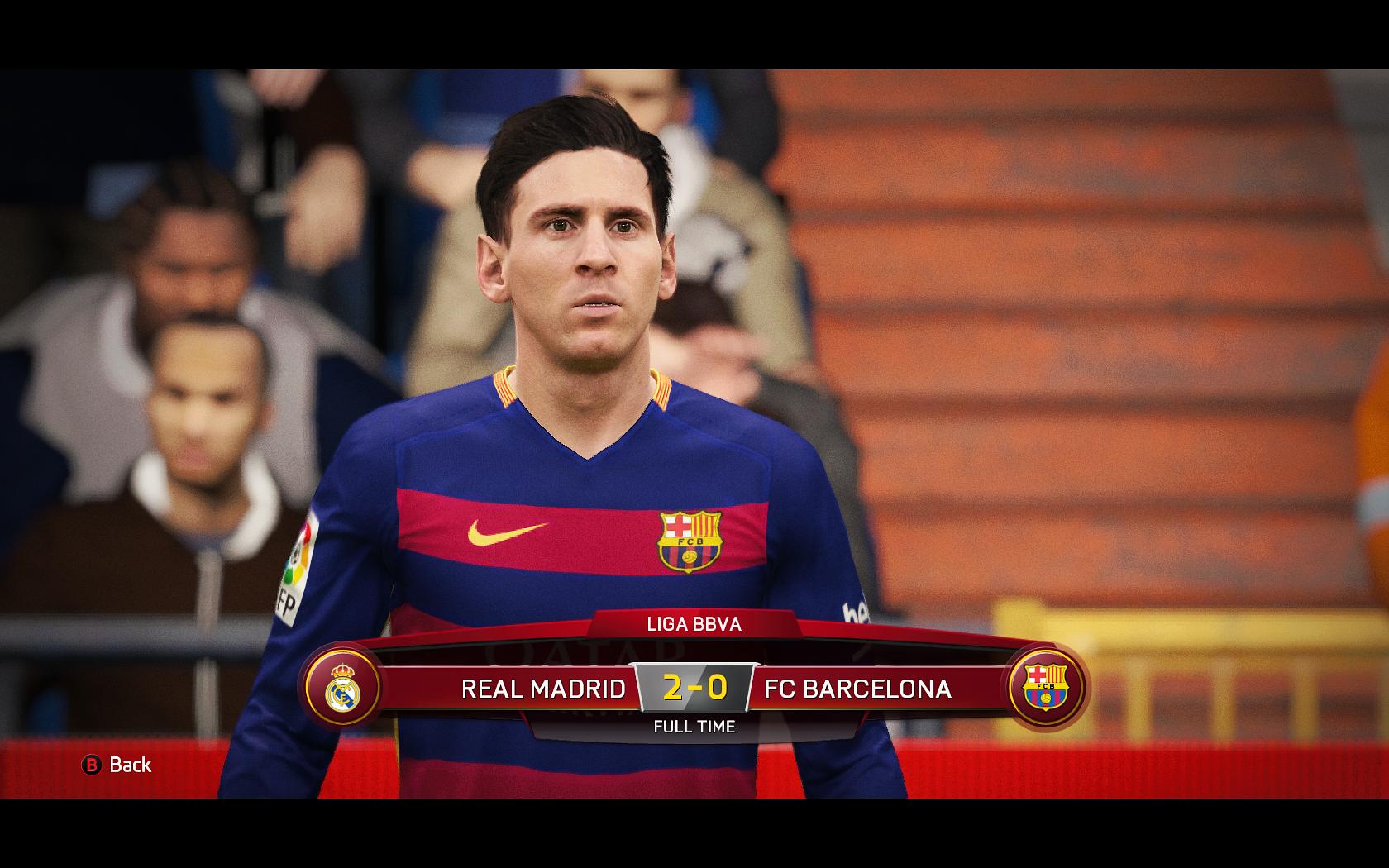The width and height of the screenshot is (1389, 868).
Task: Select the Back option
Action: [x=117, y=765]
